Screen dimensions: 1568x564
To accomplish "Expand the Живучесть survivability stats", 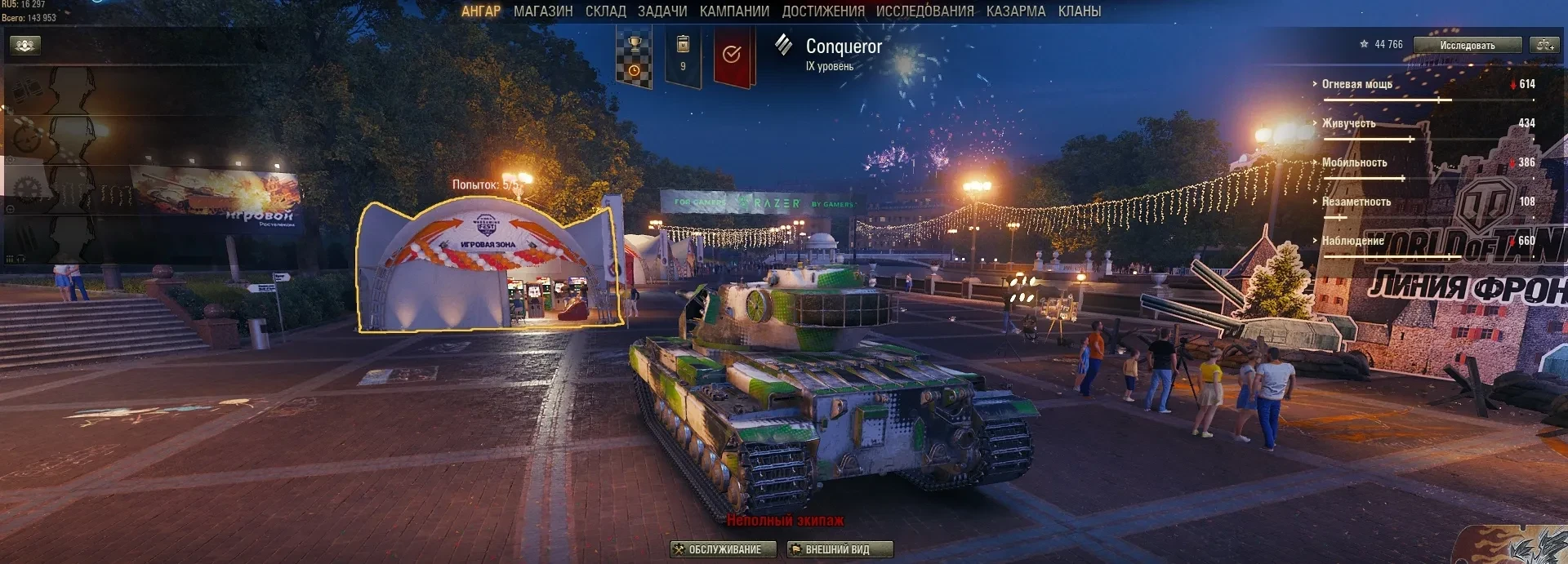I will click(1348, 123).
